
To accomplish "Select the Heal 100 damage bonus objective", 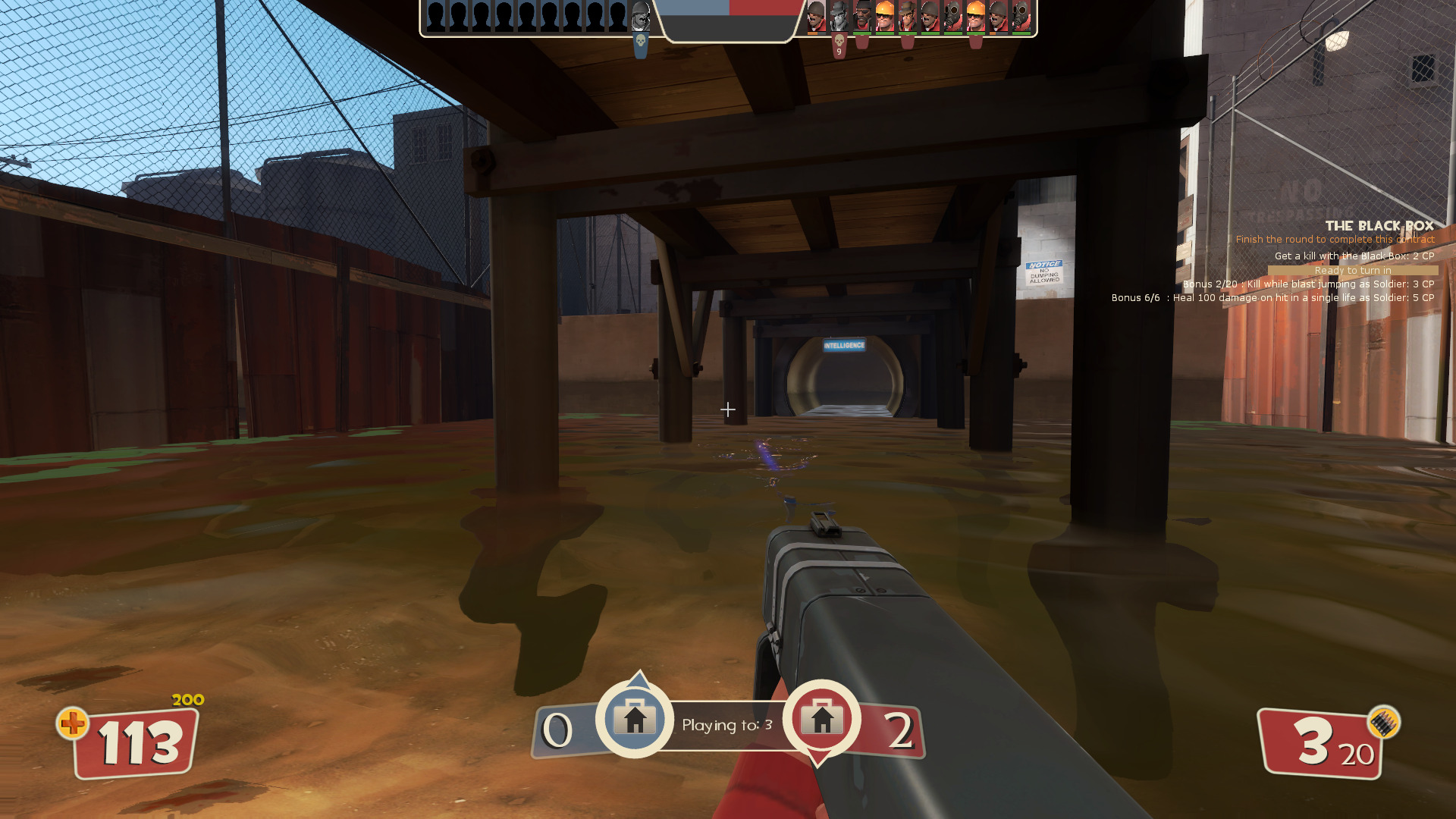I will click(1272, 298).
